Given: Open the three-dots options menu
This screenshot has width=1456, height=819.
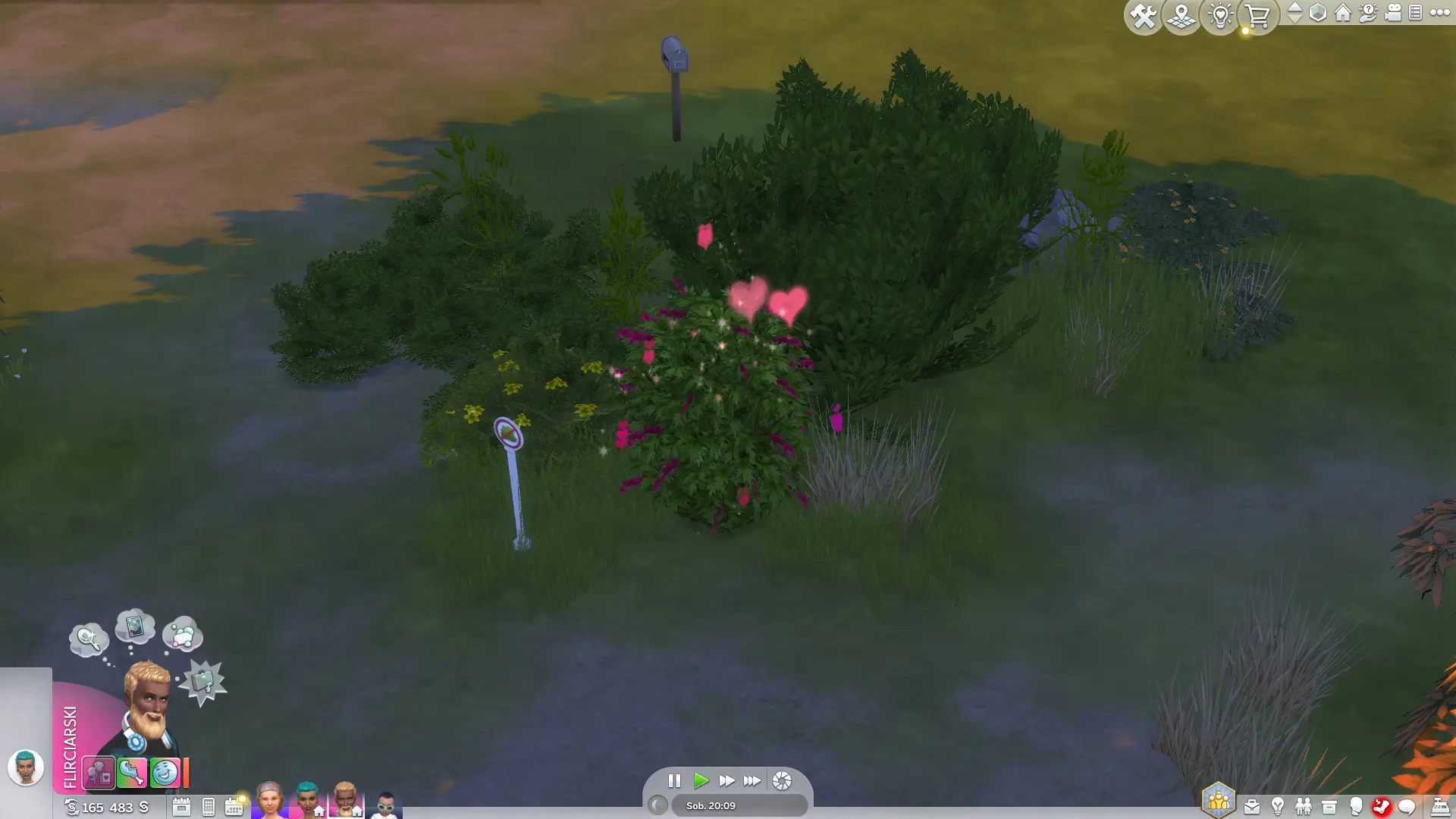Looking at the screenshot, I should click(1440, 13).
